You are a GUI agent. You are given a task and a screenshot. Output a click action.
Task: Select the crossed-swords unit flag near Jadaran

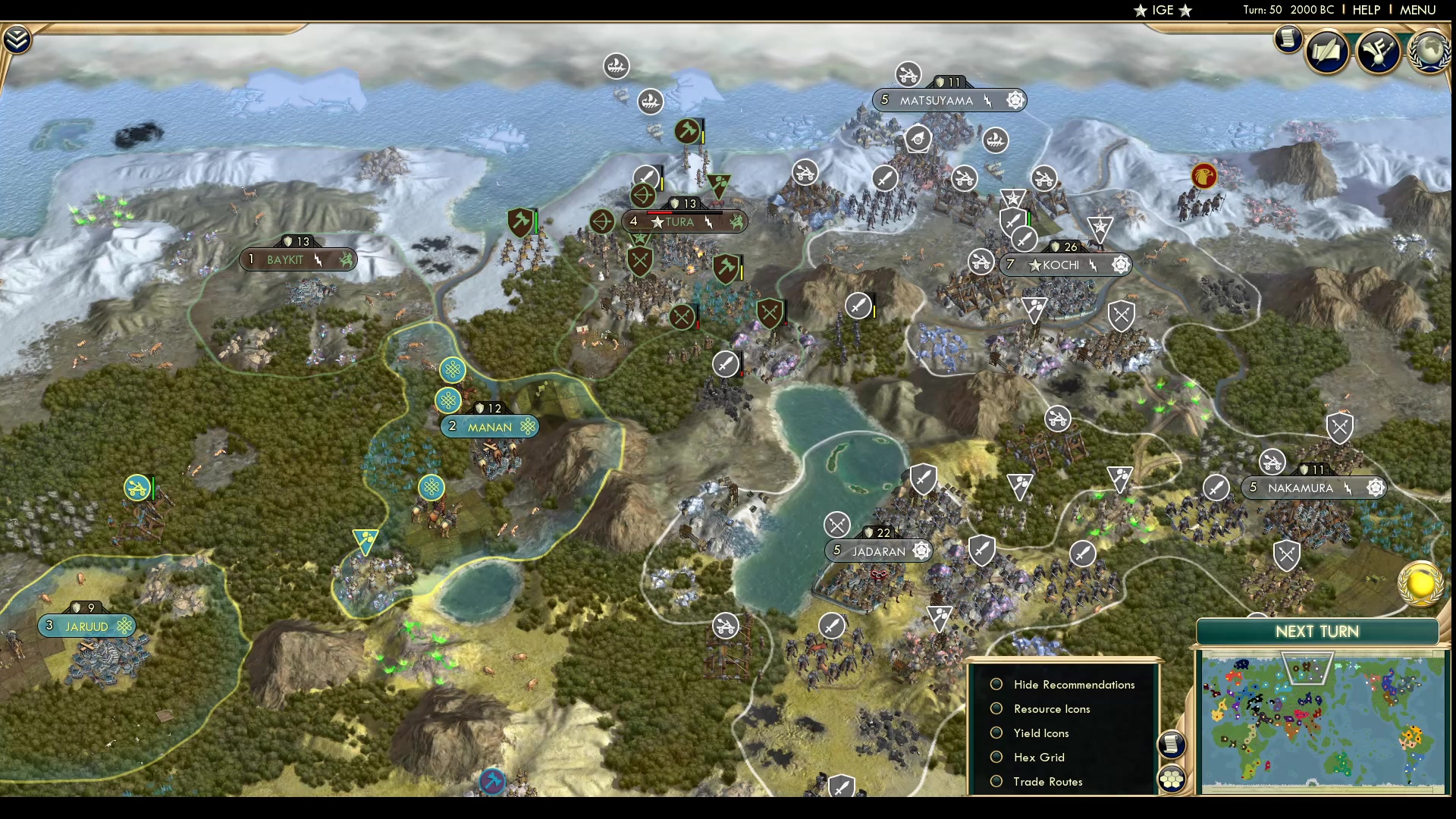tap(838, 524)
